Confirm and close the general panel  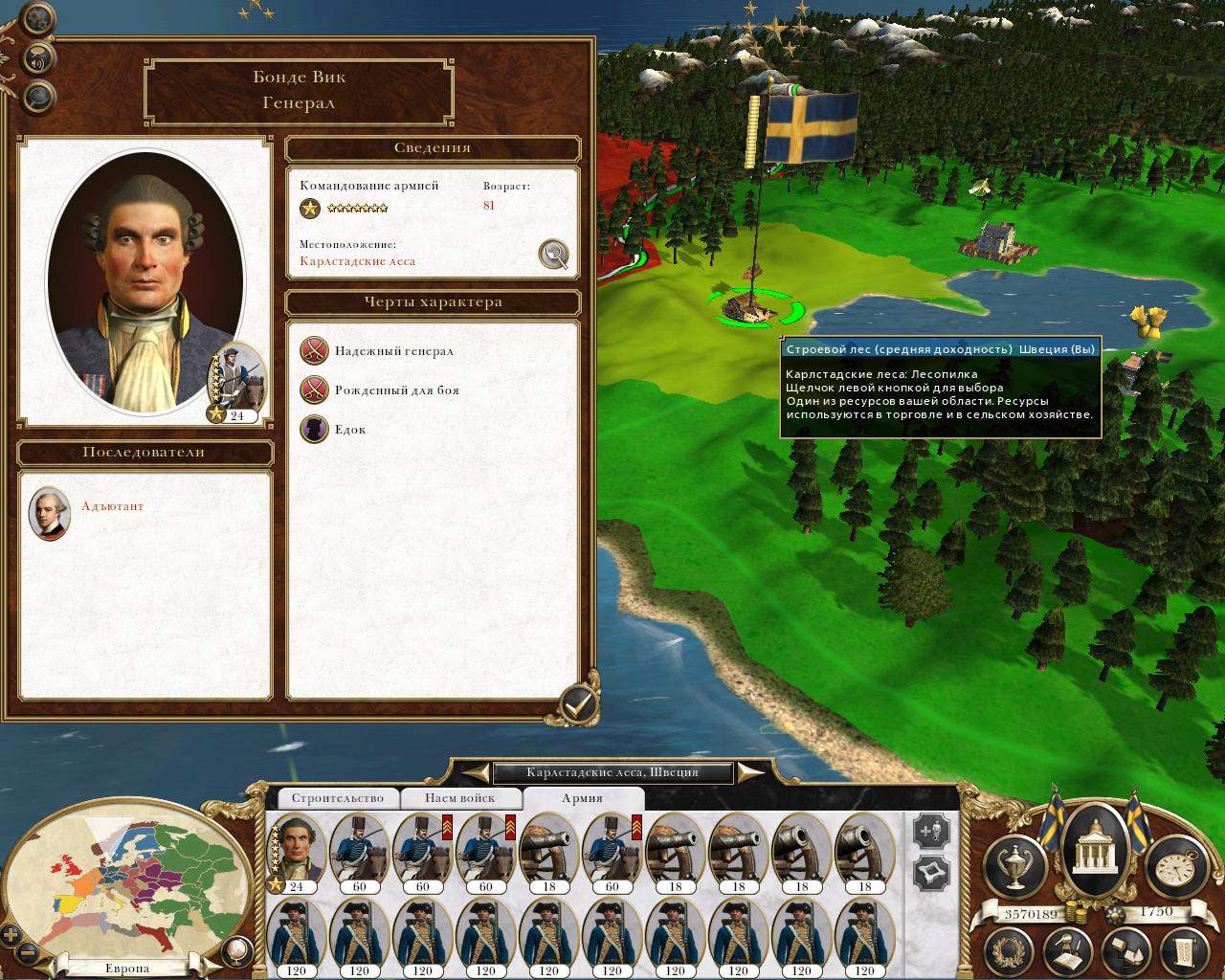coord(578,704)
